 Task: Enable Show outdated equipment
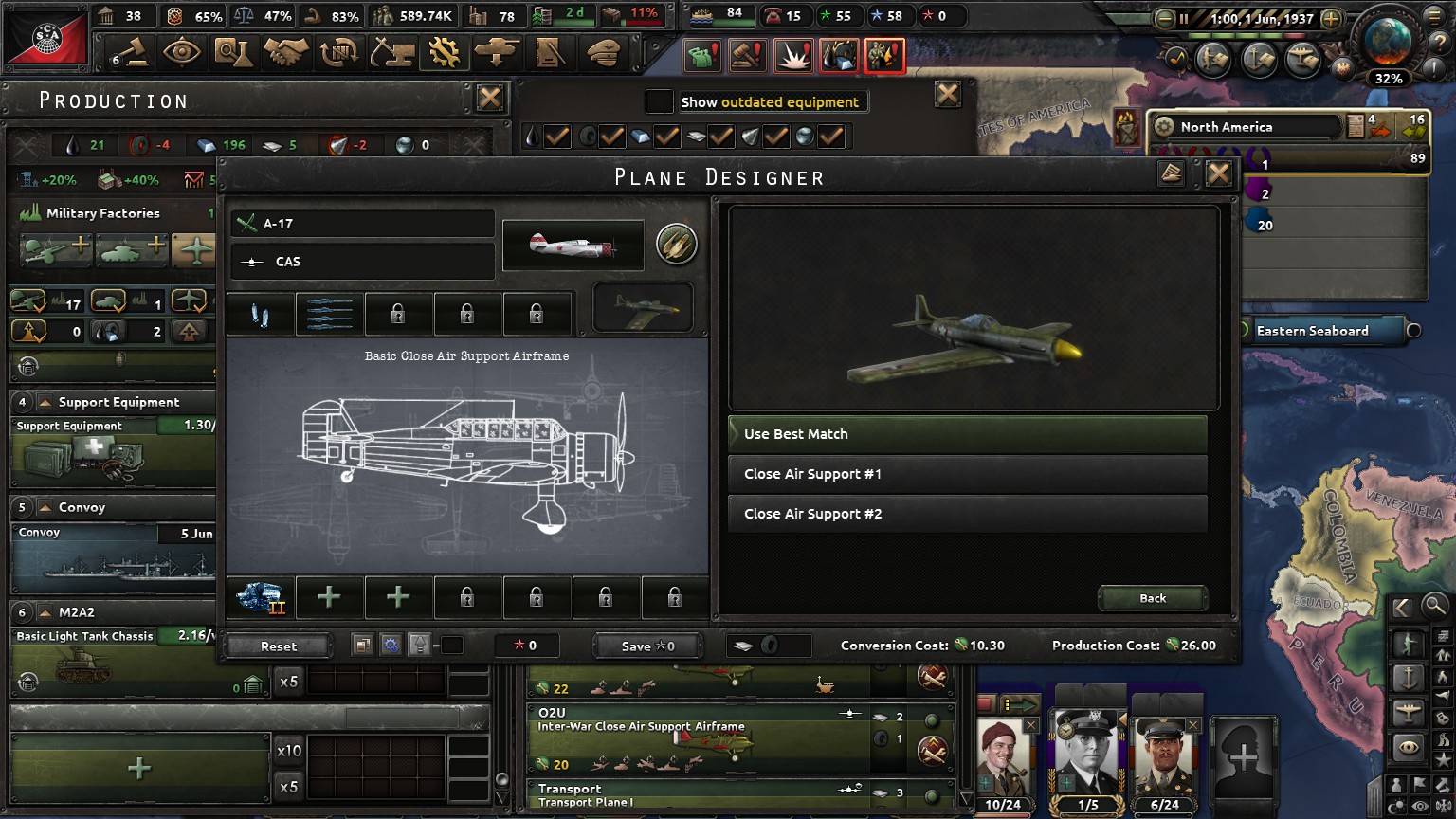point(658,101)
